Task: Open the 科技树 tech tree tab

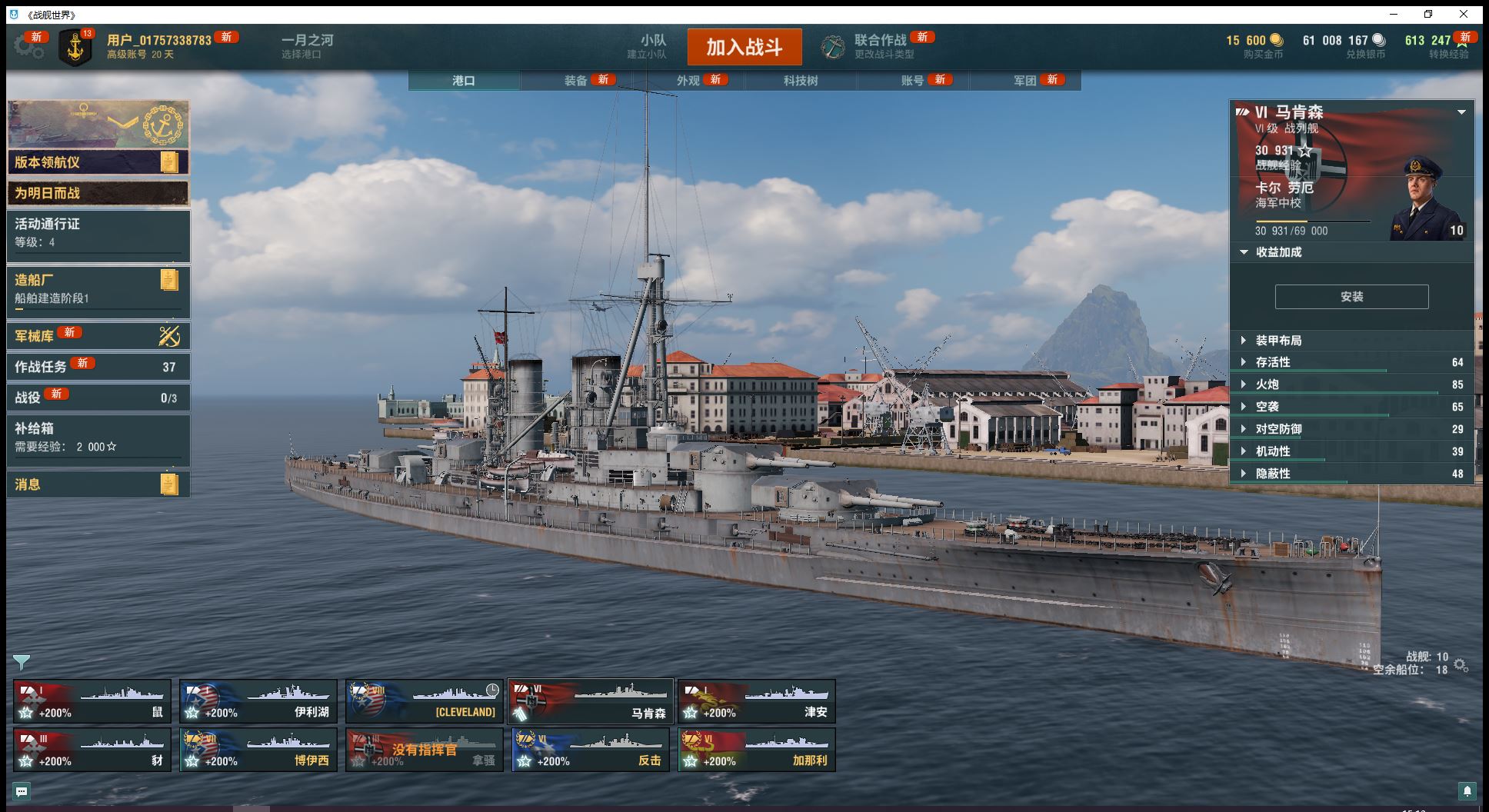Action: pos(800,80)
